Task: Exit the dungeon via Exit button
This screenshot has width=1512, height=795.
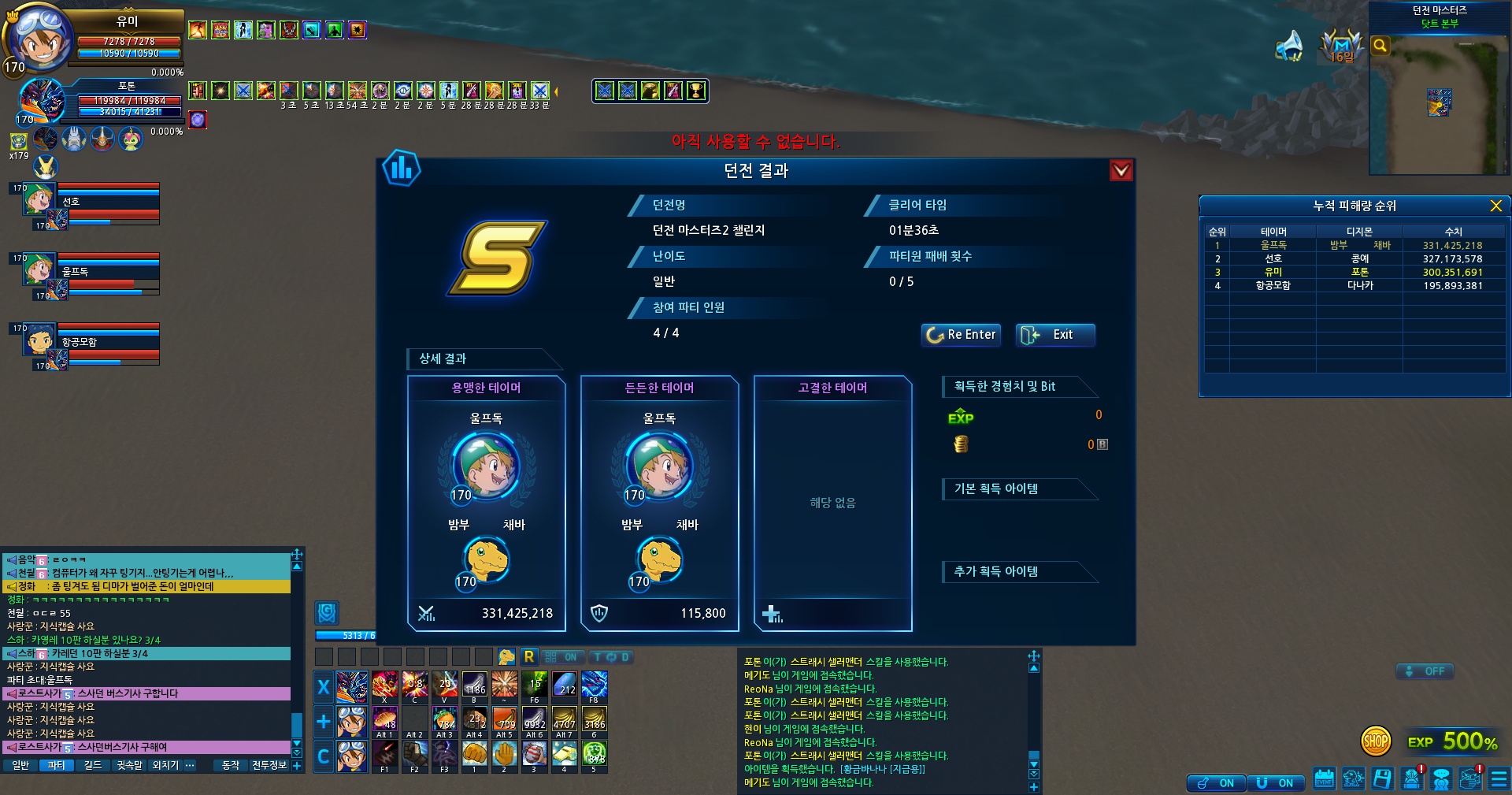Action: click(1054, 335)
